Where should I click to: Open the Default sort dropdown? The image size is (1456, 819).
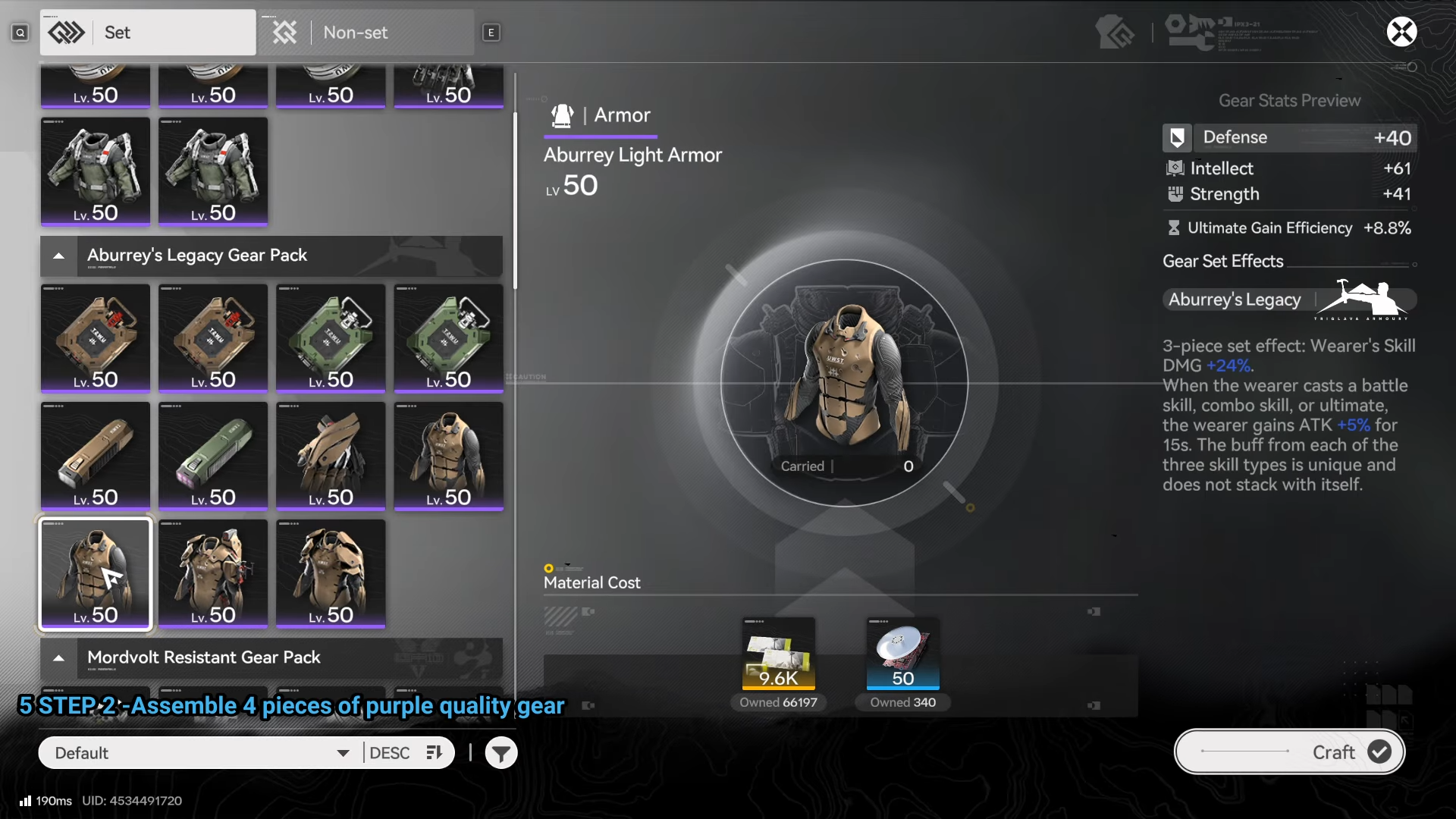pos(201,753)
